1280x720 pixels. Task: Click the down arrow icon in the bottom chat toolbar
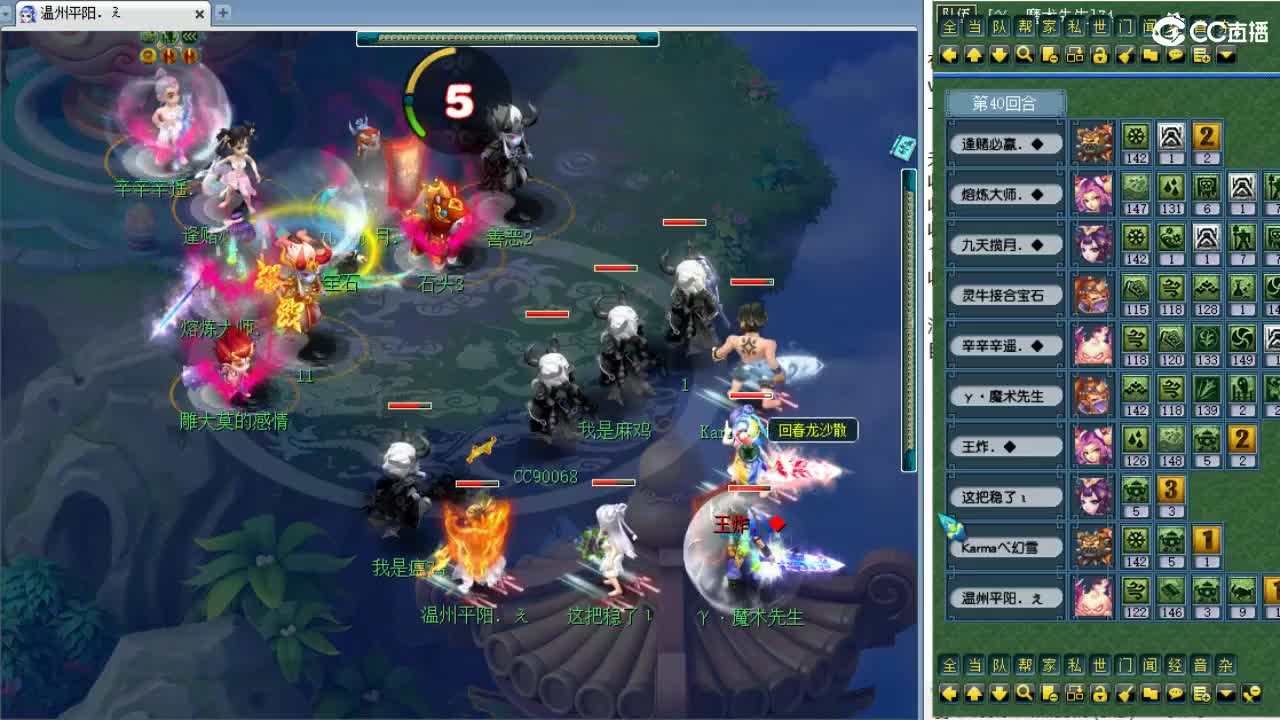1000,692
